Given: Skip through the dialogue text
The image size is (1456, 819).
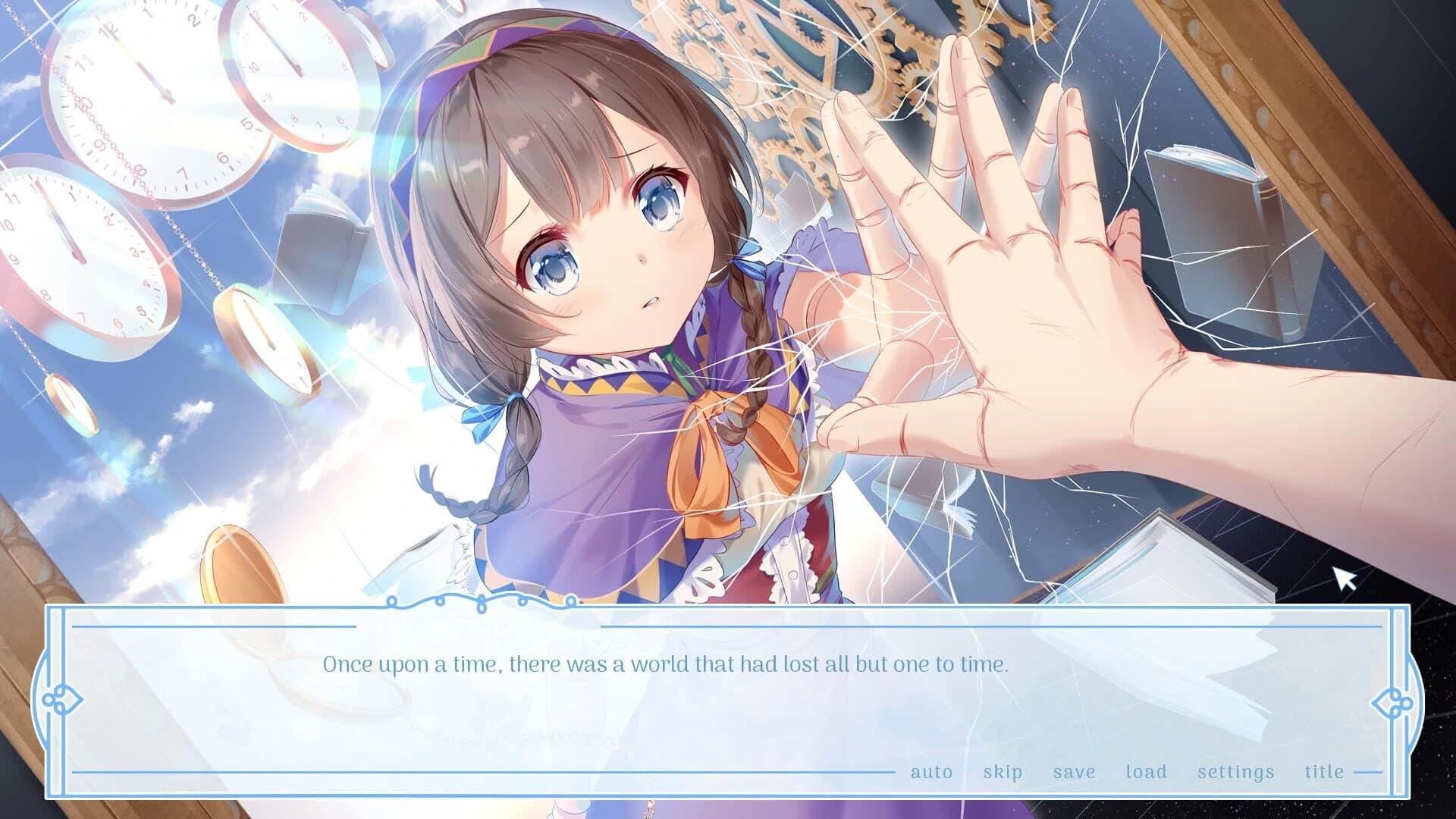Looking at the screenshot, I should [1003, 772].
